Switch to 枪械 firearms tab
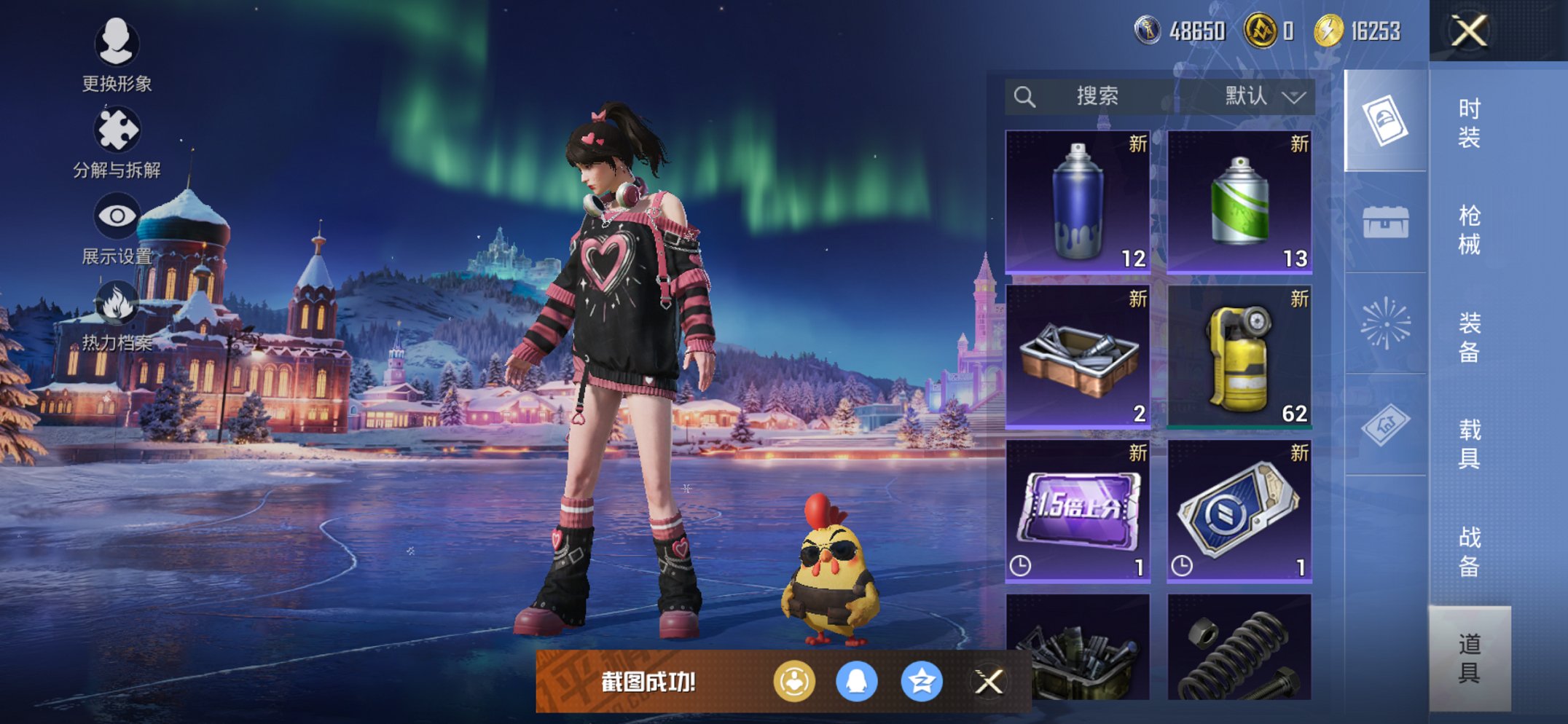 tap(1469, 230)
